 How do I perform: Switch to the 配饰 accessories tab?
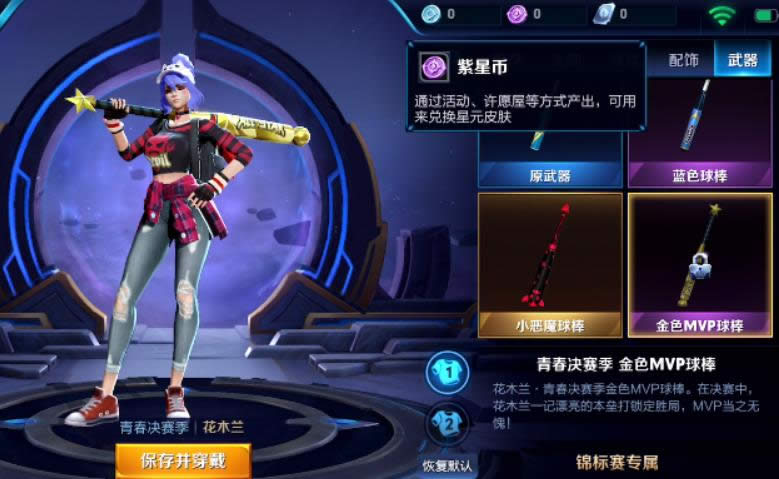coord(683,60)
